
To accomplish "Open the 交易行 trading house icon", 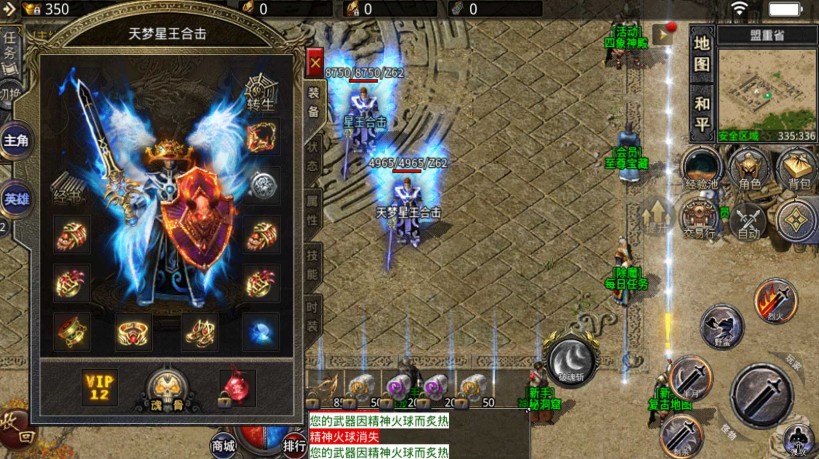I will pos(699,217).
